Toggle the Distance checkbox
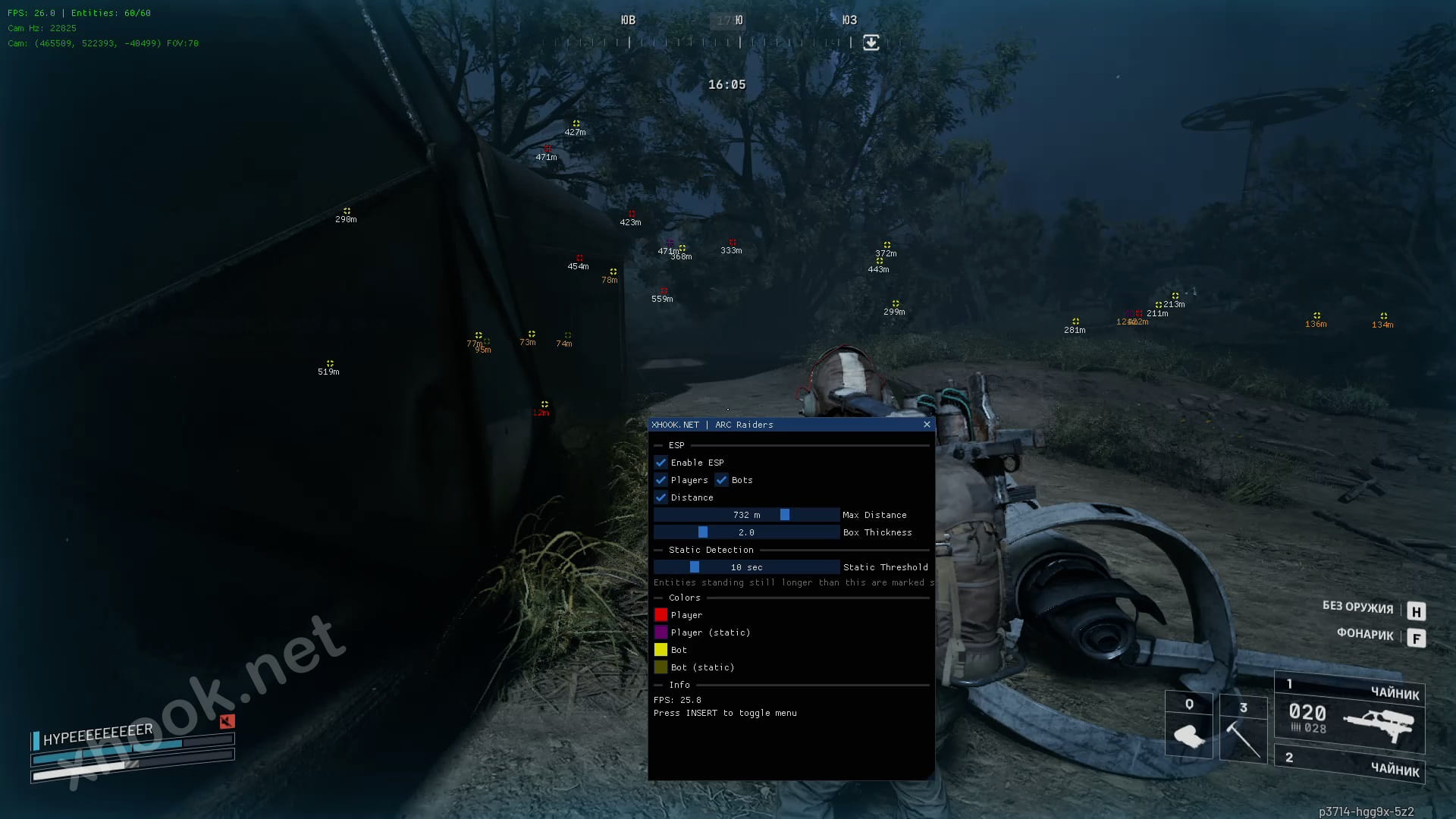The image size is (1456, 819). 661,497
